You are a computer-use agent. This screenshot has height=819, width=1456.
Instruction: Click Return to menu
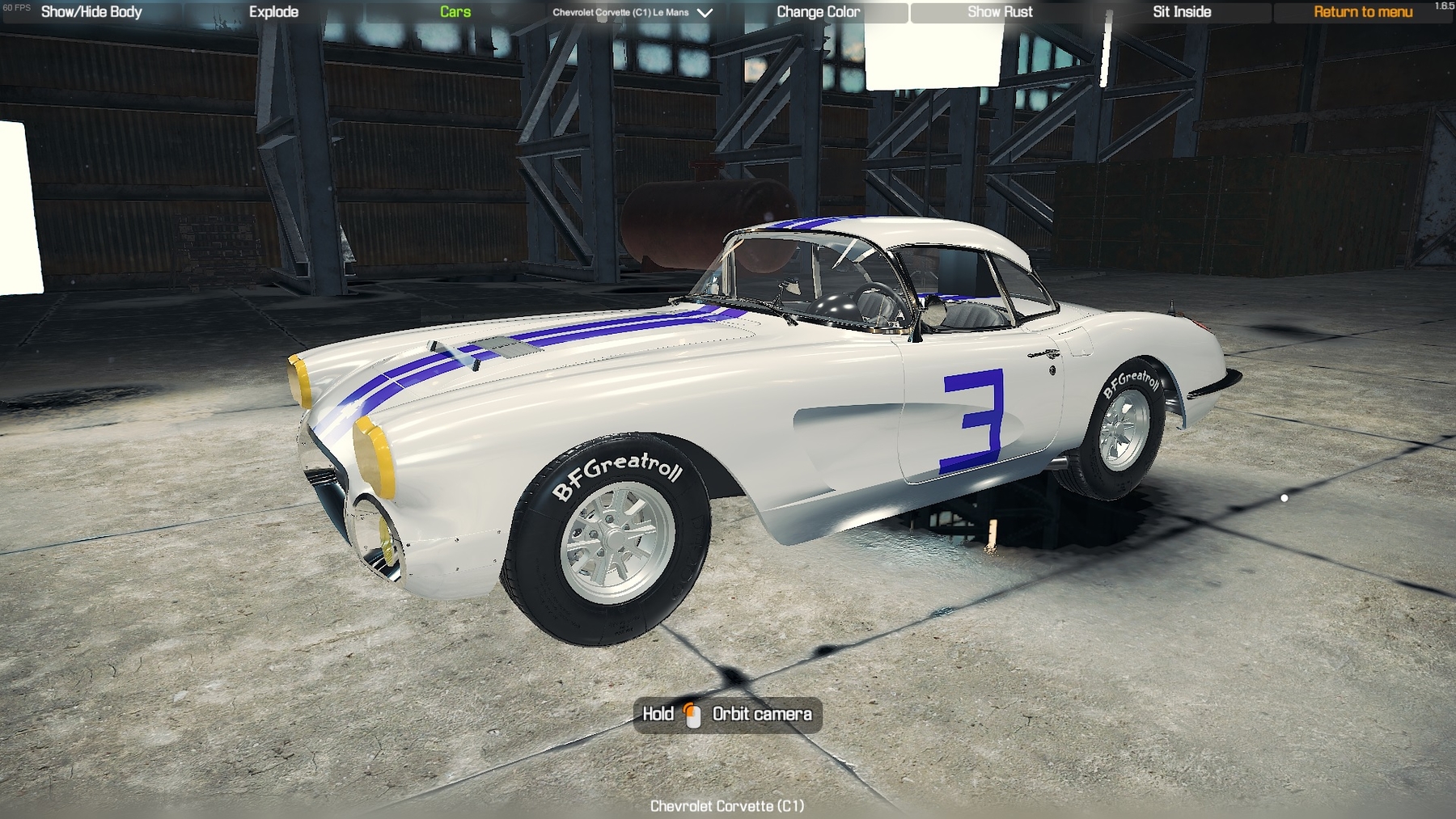click(1363, 12)
